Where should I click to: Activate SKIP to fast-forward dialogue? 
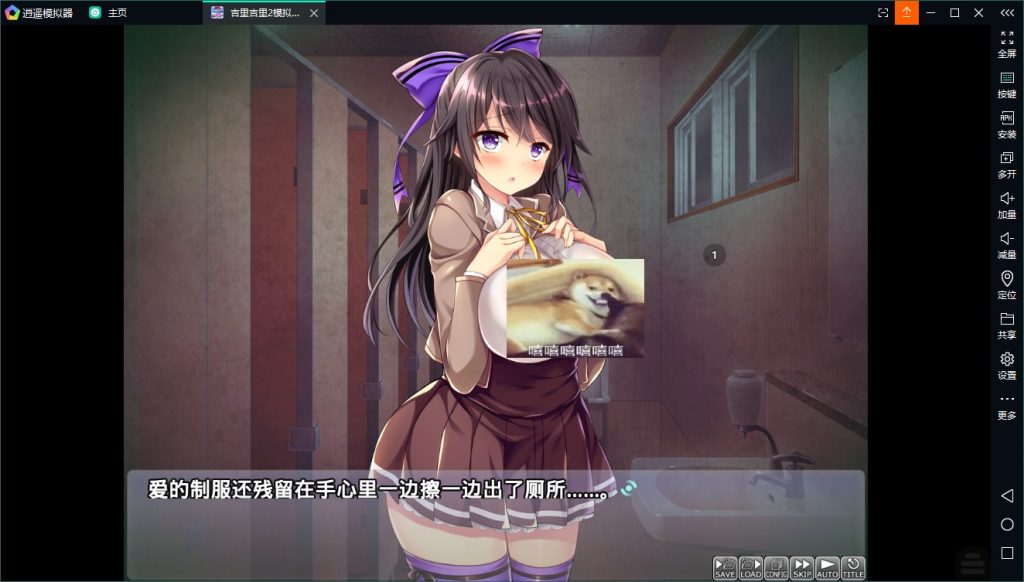[802, 568]
